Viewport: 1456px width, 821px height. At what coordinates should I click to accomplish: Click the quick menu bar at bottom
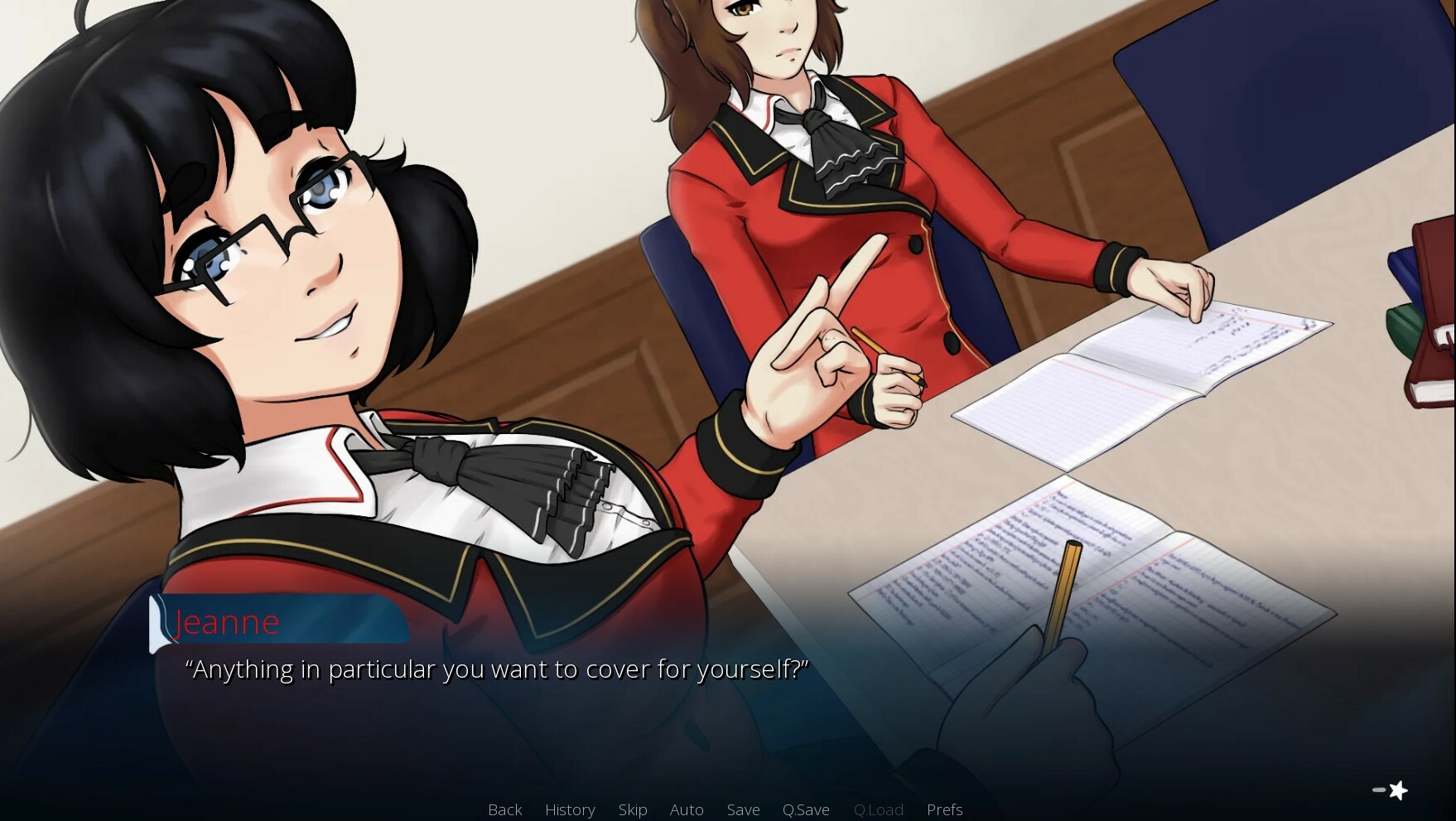[x=725, y=809]
